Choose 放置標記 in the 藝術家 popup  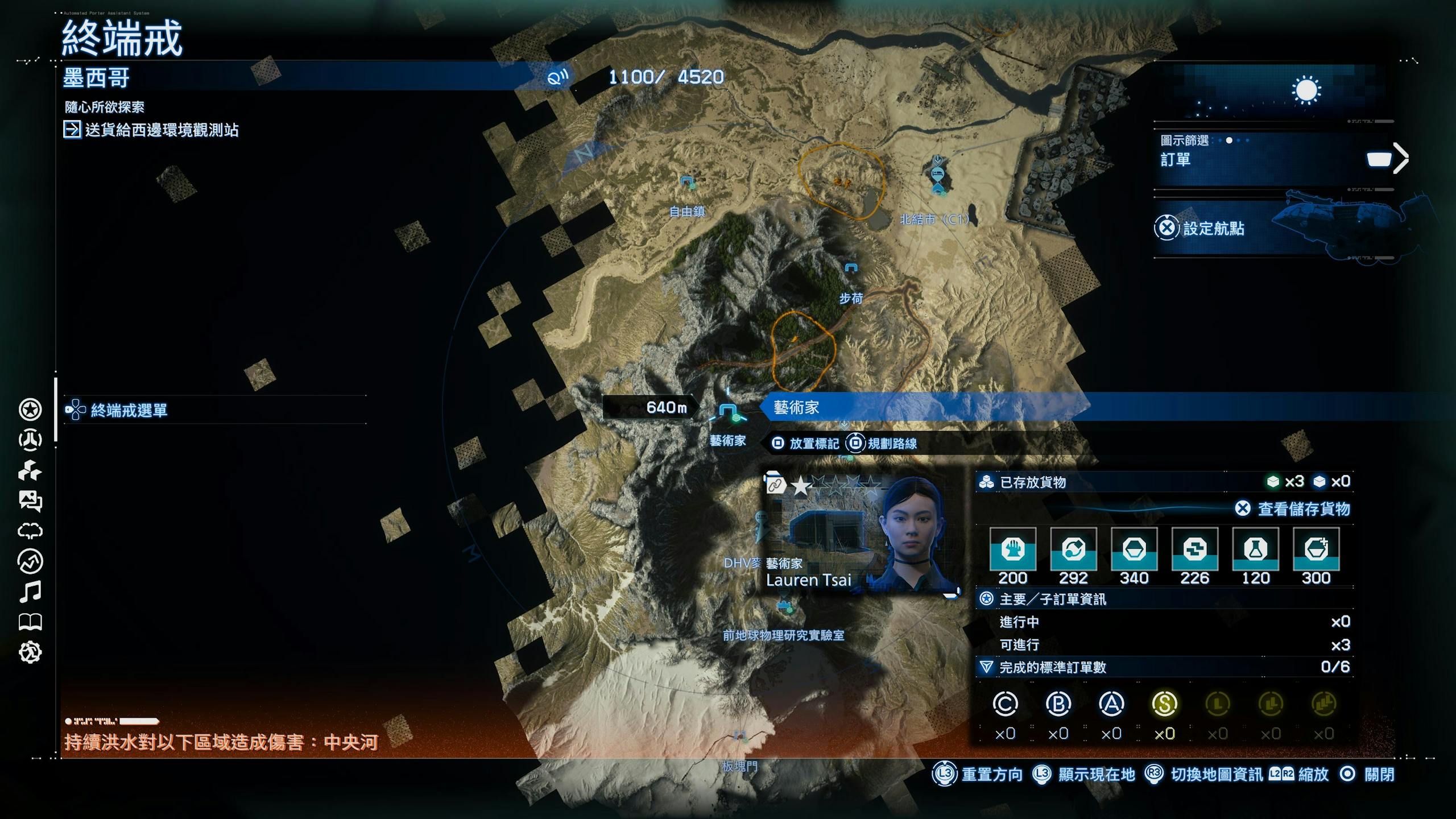tap(813, 444)
